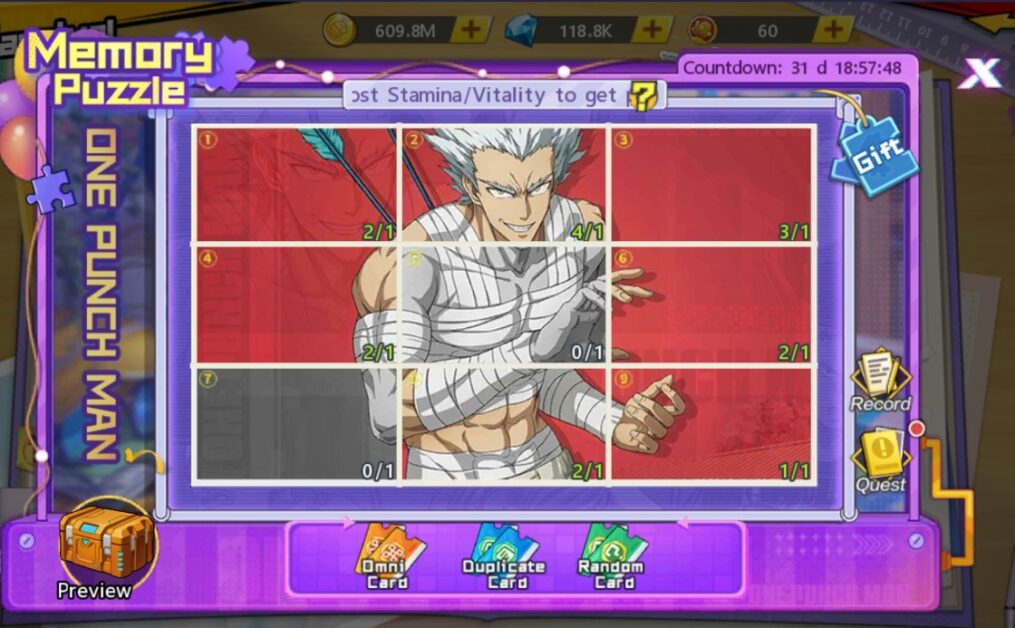Select puzzle piece number 2
The height and width of the screenshot is (628, 1015).
[504, 184]
